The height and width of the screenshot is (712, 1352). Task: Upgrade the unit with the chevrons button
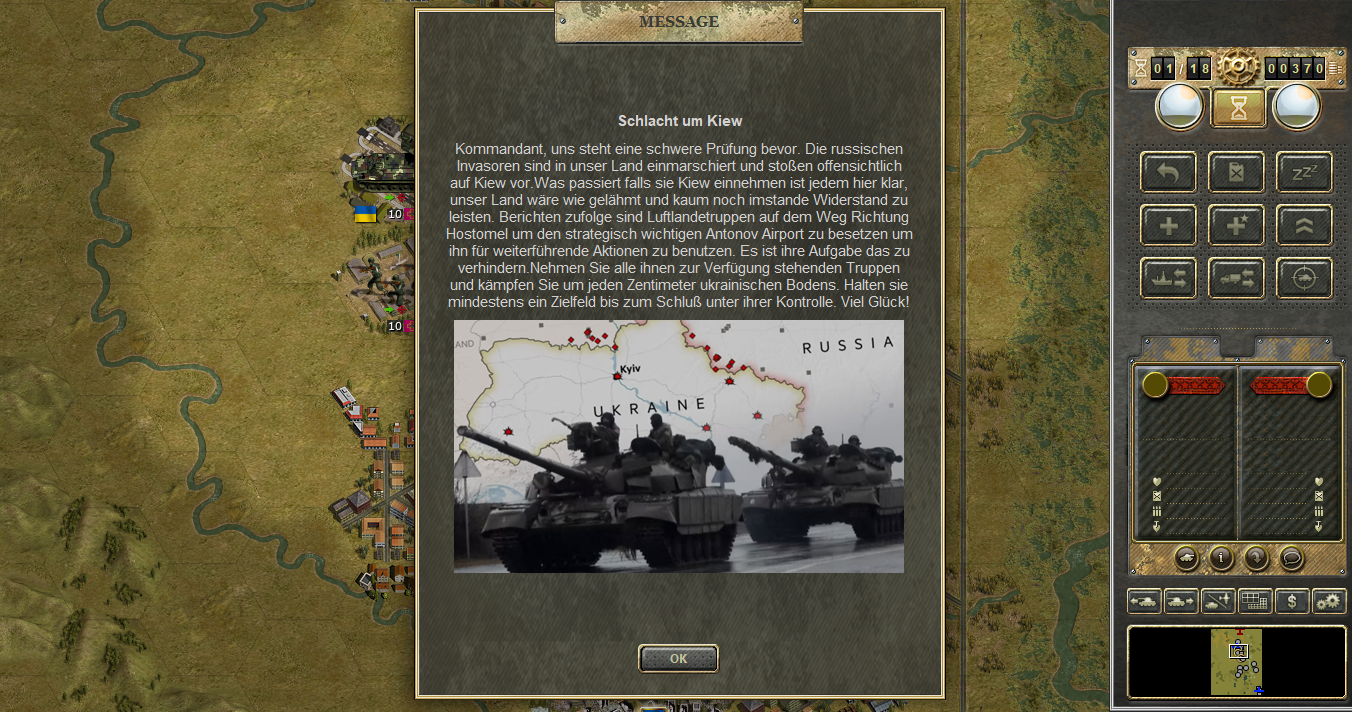pyautogui.click(x=1304, y=225)
